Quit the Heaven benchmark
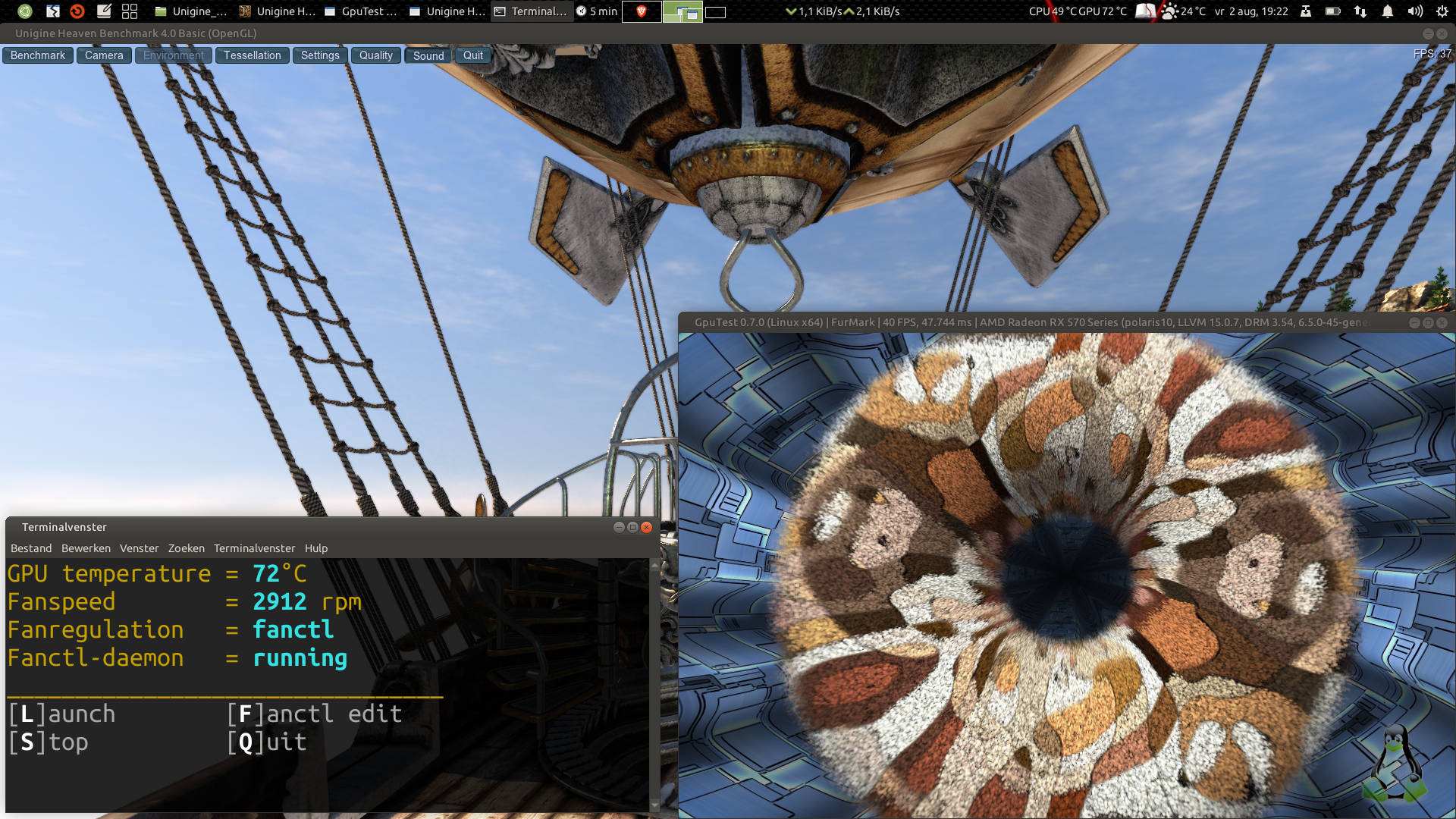1456x819 pixels. (473, 55)
